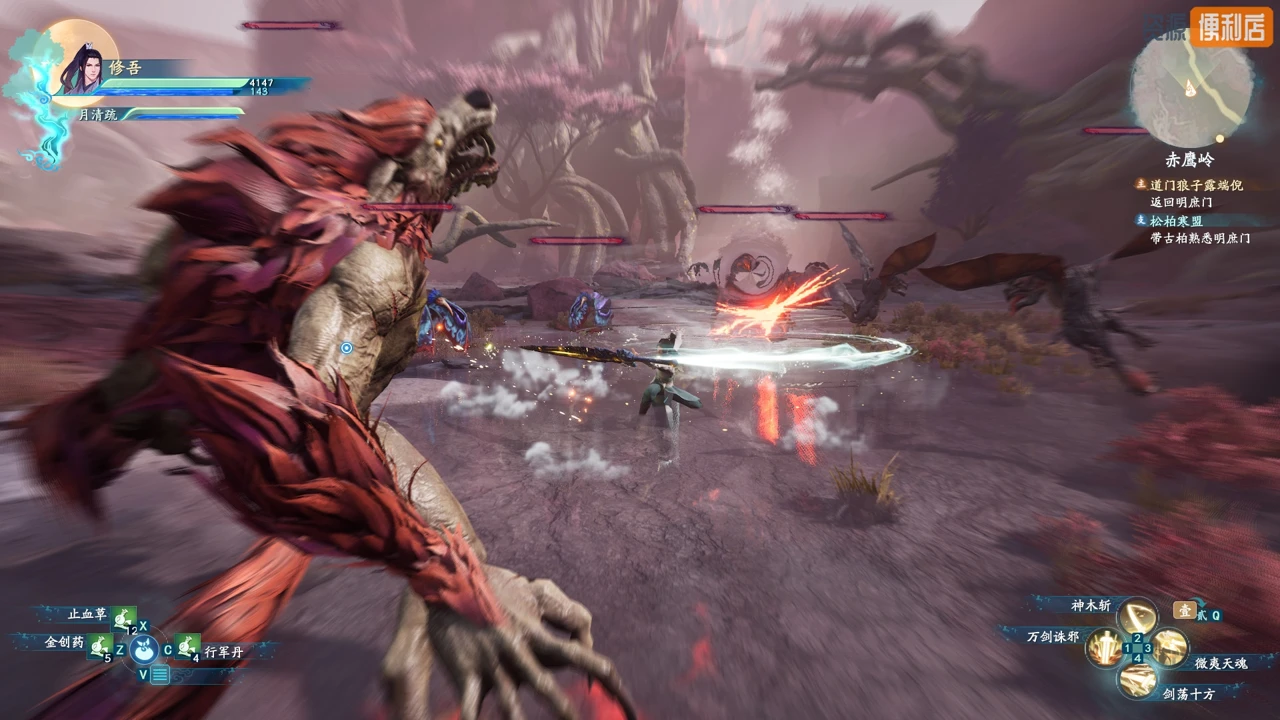
Task: Click the orange 便利店 watermark badge
Action: 1231,27
